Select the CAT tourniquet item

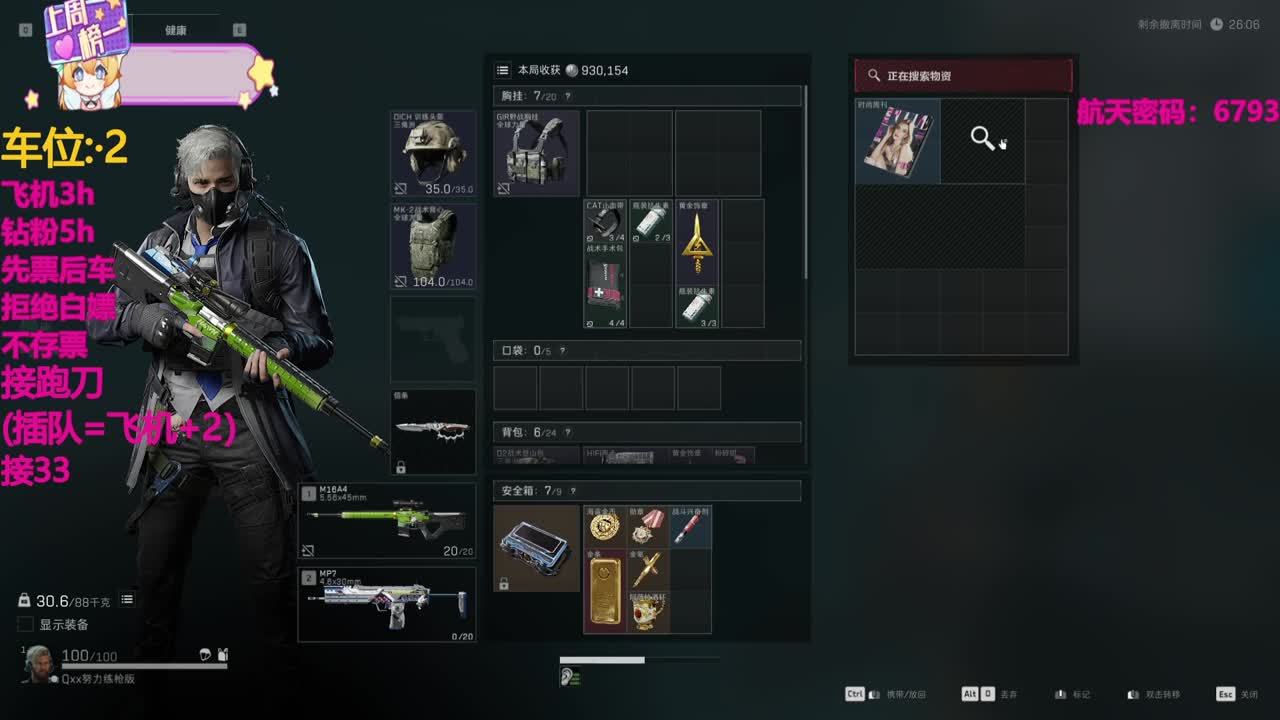point(605,221)
